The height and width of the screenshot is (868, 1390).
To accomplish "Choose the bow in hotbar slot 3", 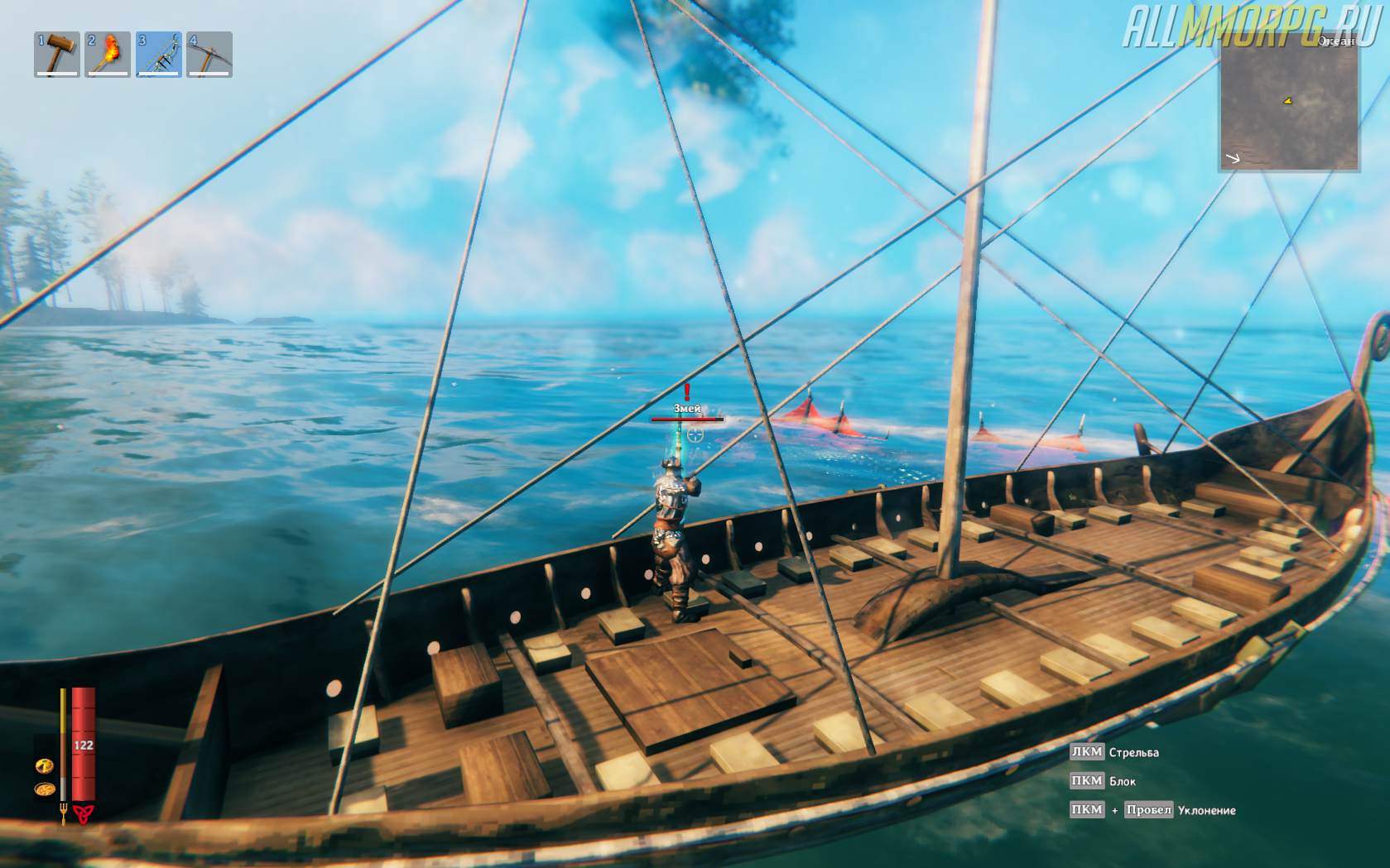I will tap(159, 55).
